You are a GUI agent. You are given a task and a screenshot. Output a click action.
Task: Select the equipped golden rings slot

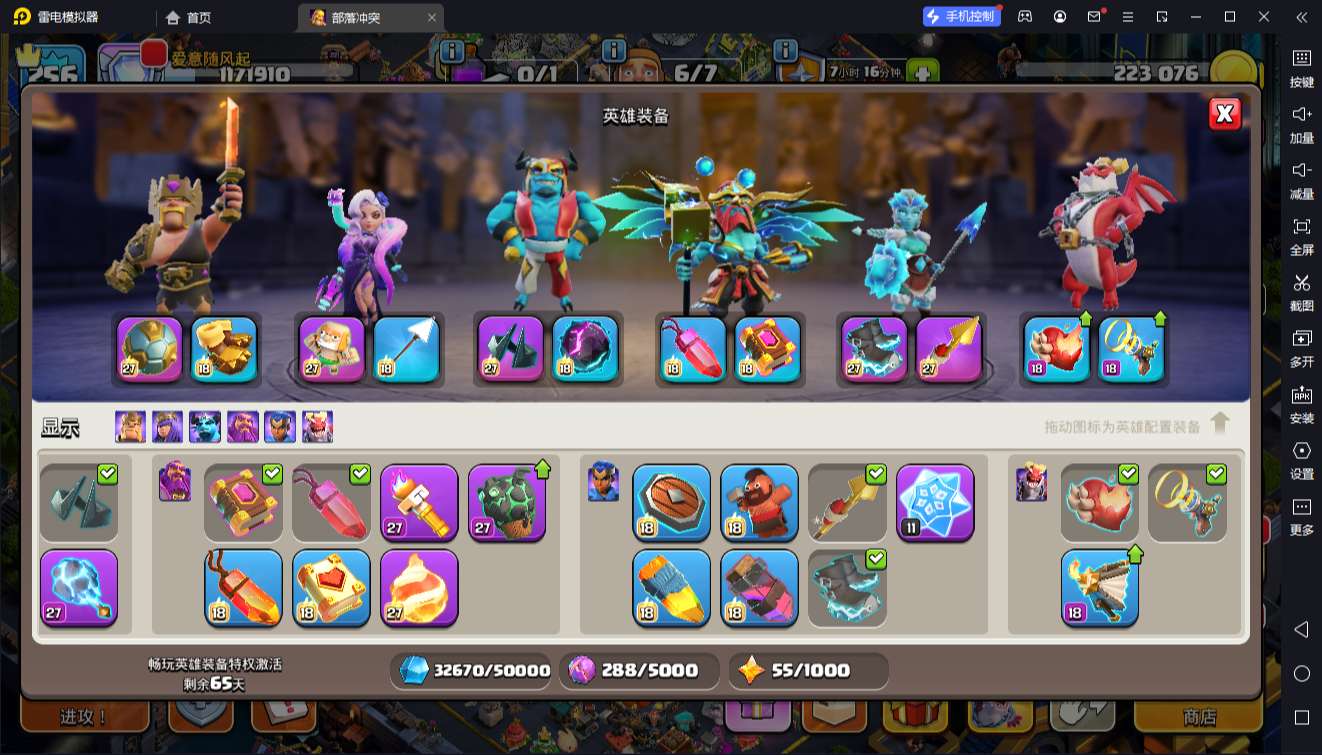click(1131, 349)
